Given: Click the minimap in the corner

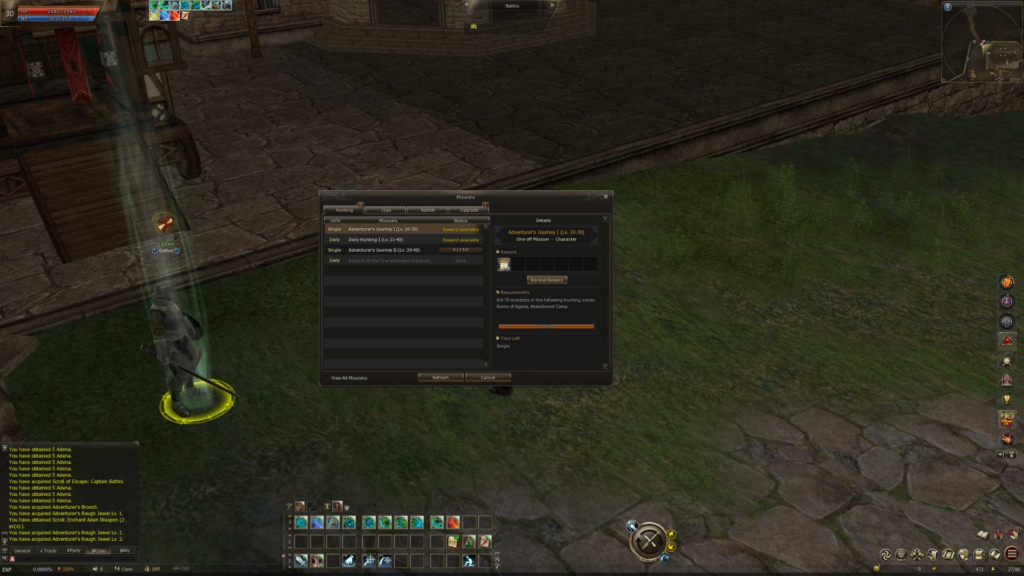Looking at the screenshot, I should tap(980, 42).
